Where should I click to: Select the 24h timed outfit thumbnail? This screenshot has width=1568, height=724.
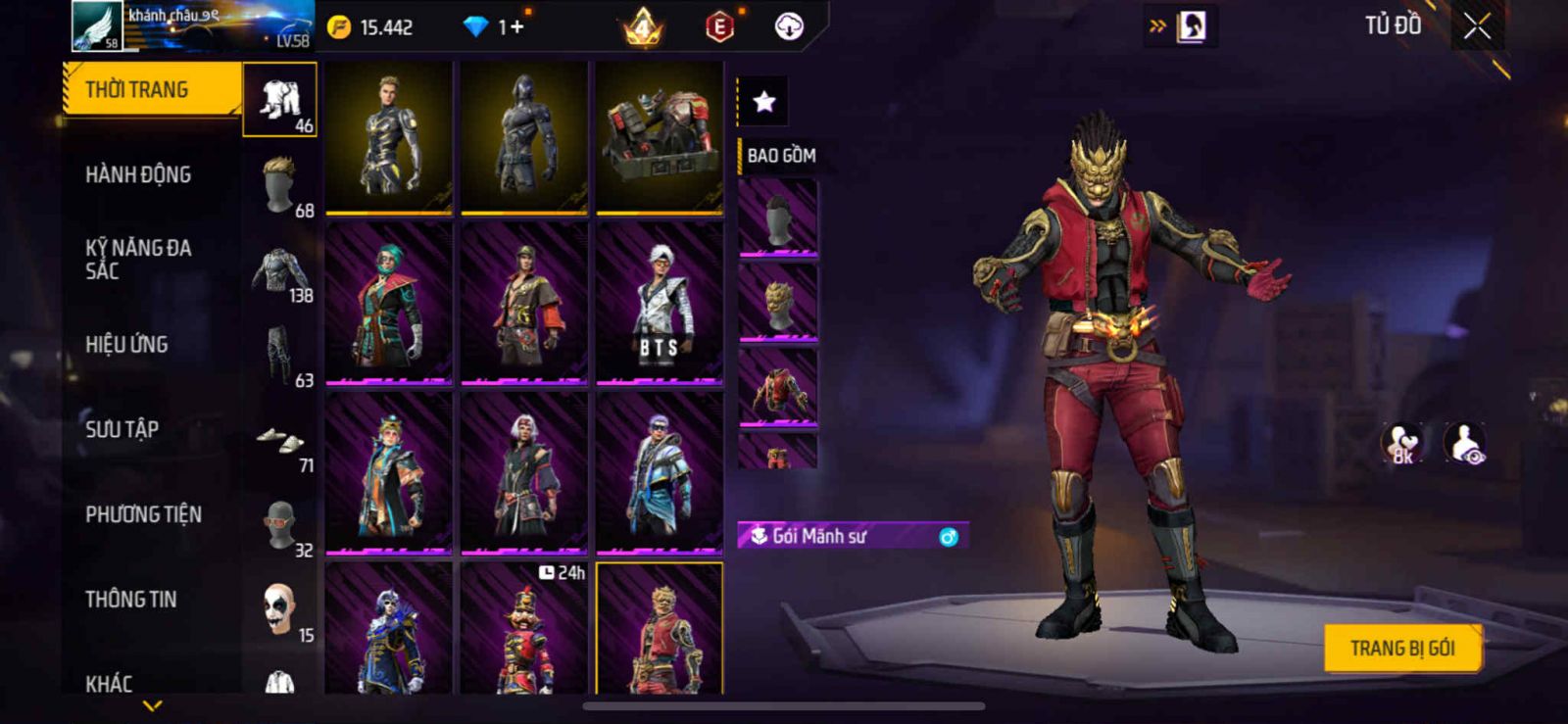pos(524,629)
